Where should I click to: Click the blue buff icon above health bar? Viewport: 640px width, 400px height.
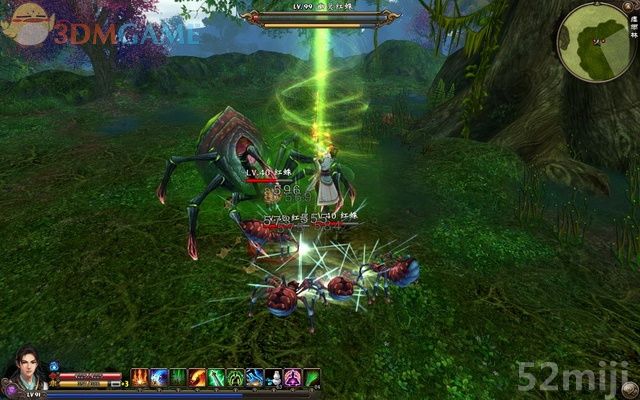(x=55, y=366)
